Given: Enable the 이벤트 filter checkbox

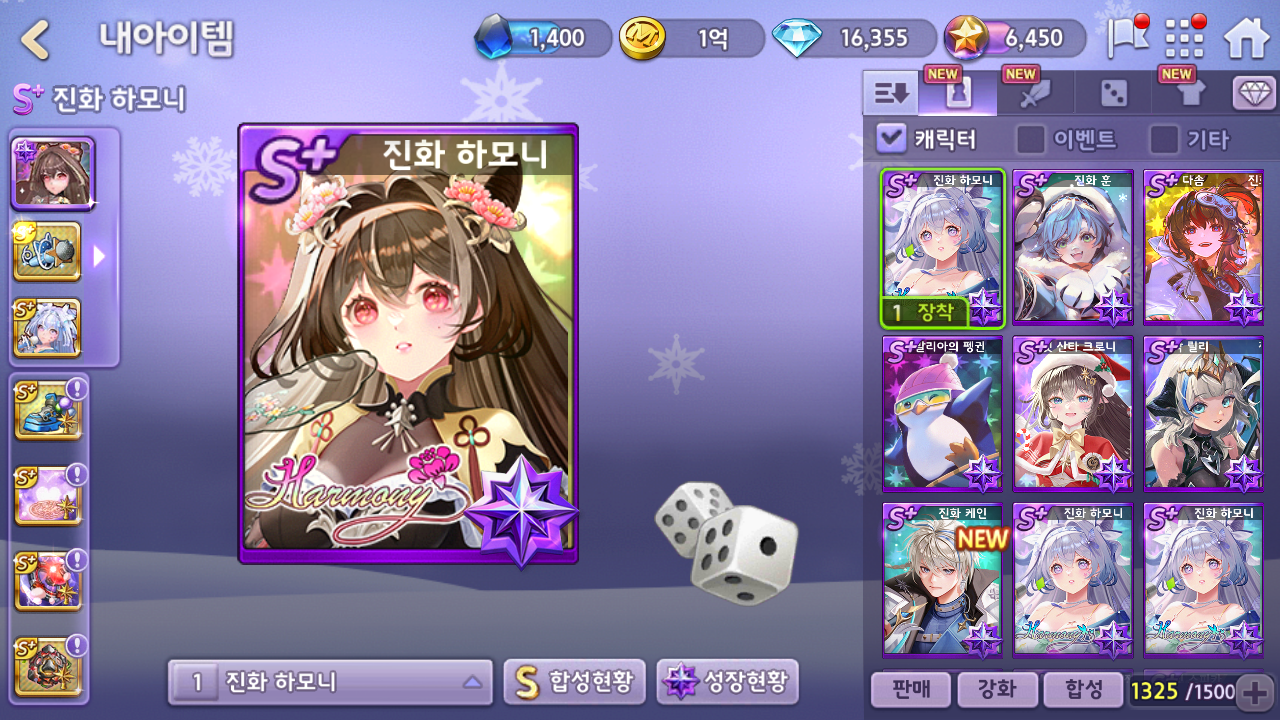Looking at the screenshot, I should pos(1030,139).
